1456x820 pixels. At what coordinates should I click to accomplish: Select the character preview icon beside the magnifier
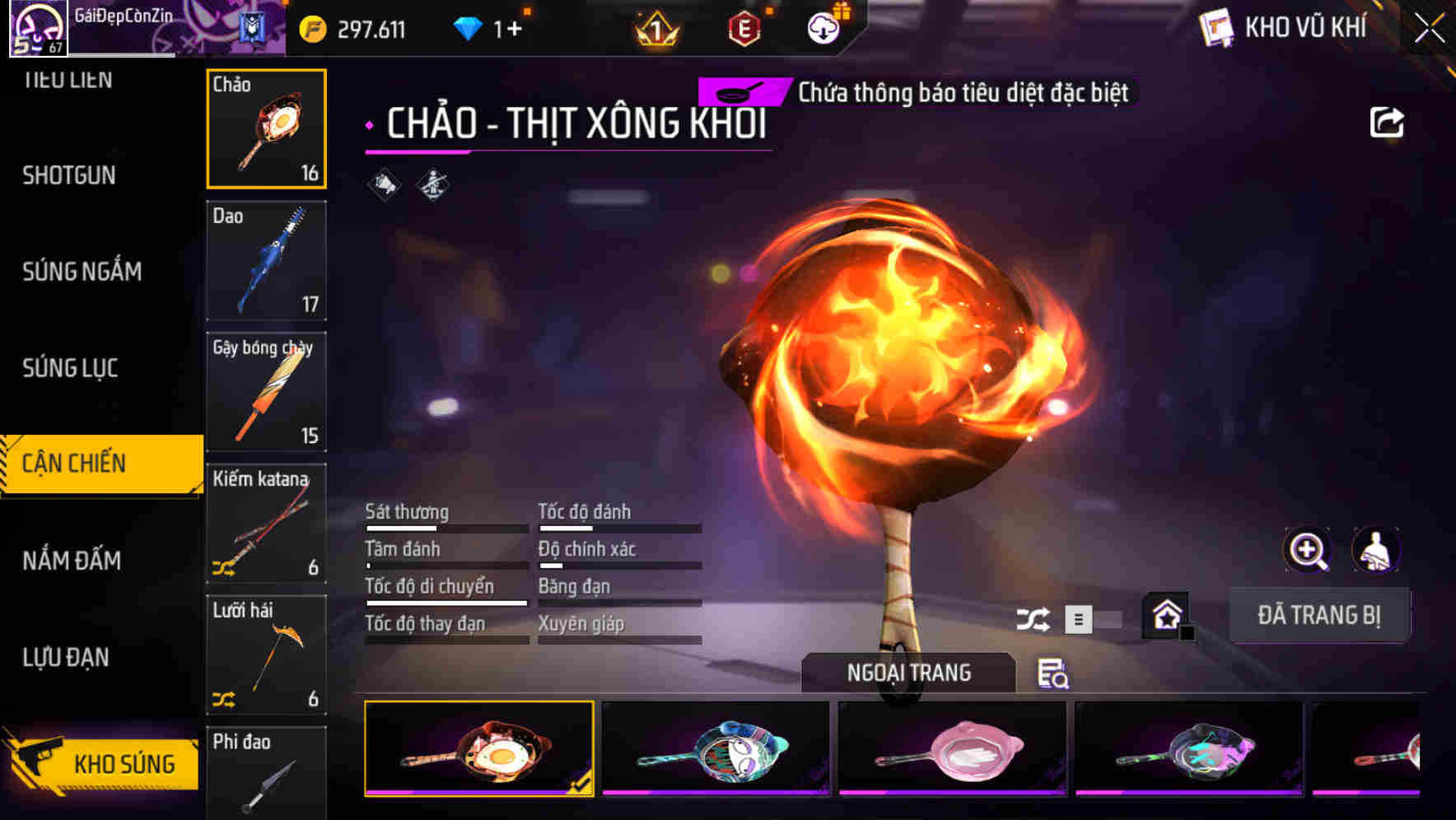(x=1374, y=551)
